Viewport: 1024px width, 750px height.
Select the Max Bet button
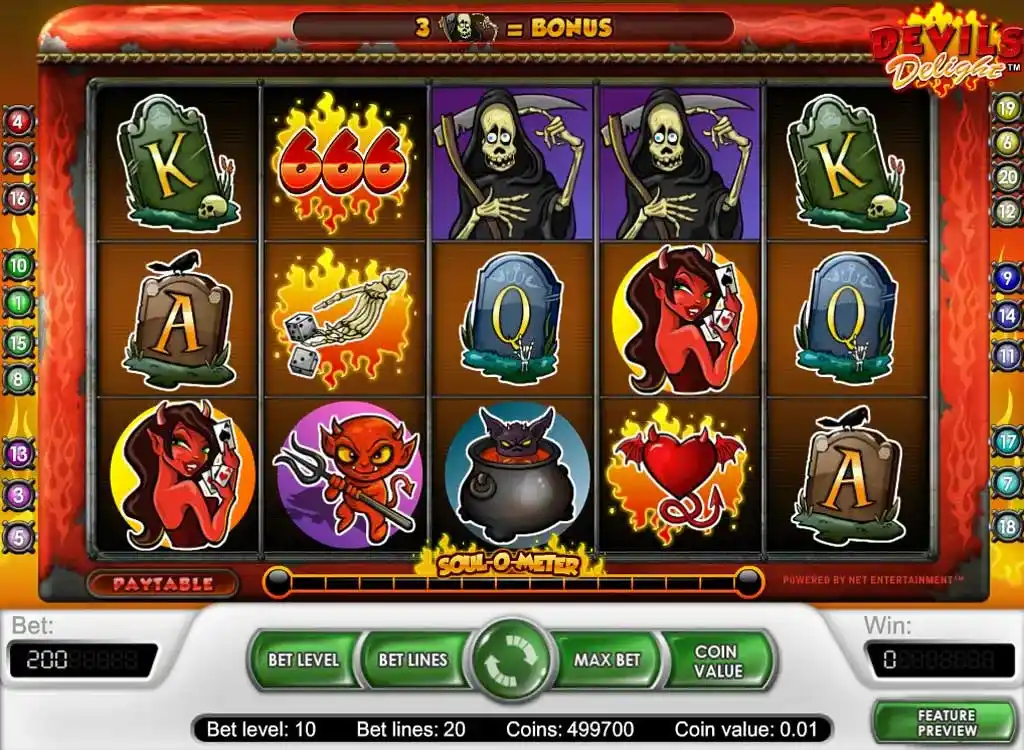[x=607, y=660]
